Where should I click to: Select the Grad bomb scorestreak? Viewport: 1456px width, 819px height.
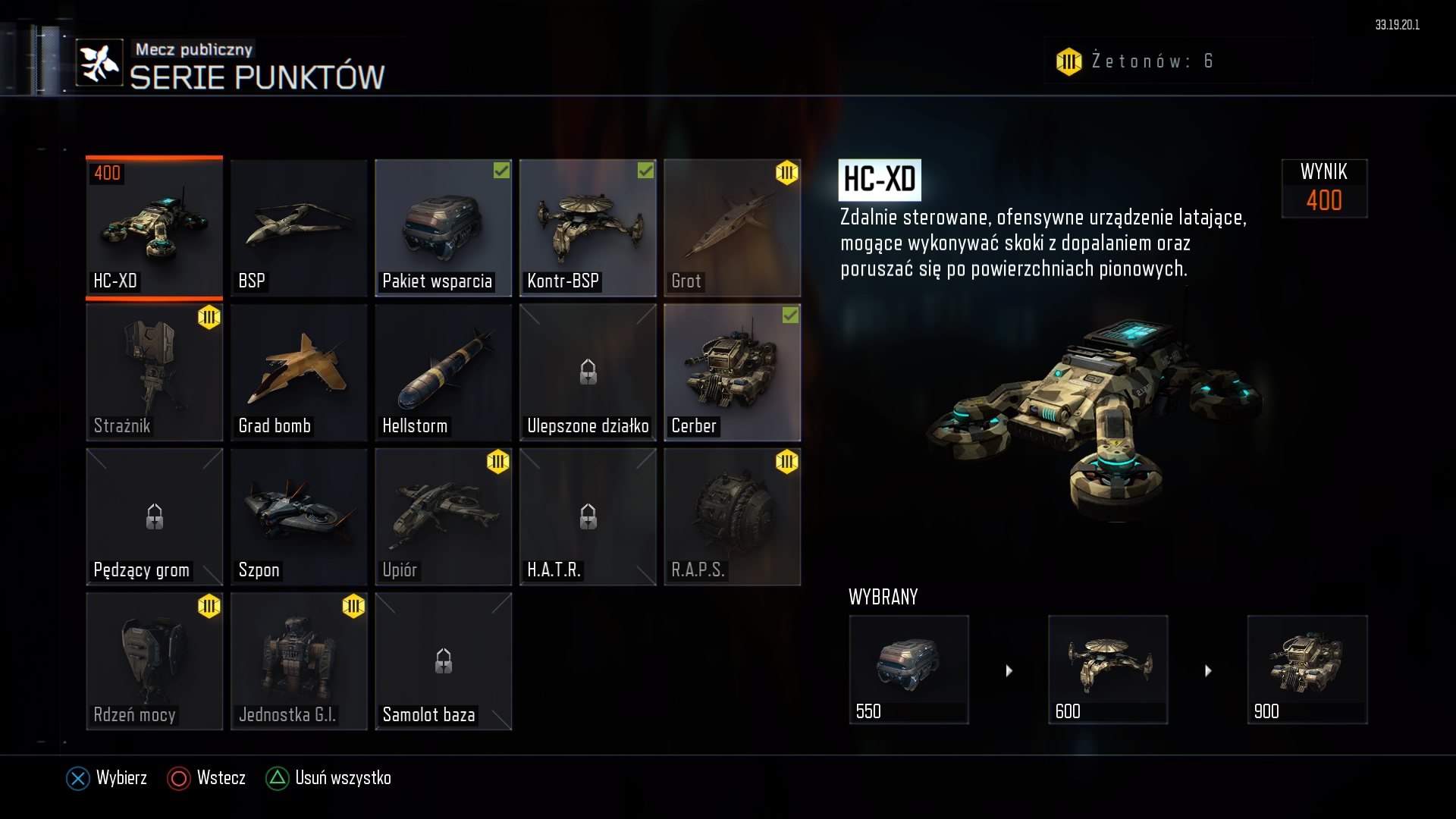click(x=299, y=372)
